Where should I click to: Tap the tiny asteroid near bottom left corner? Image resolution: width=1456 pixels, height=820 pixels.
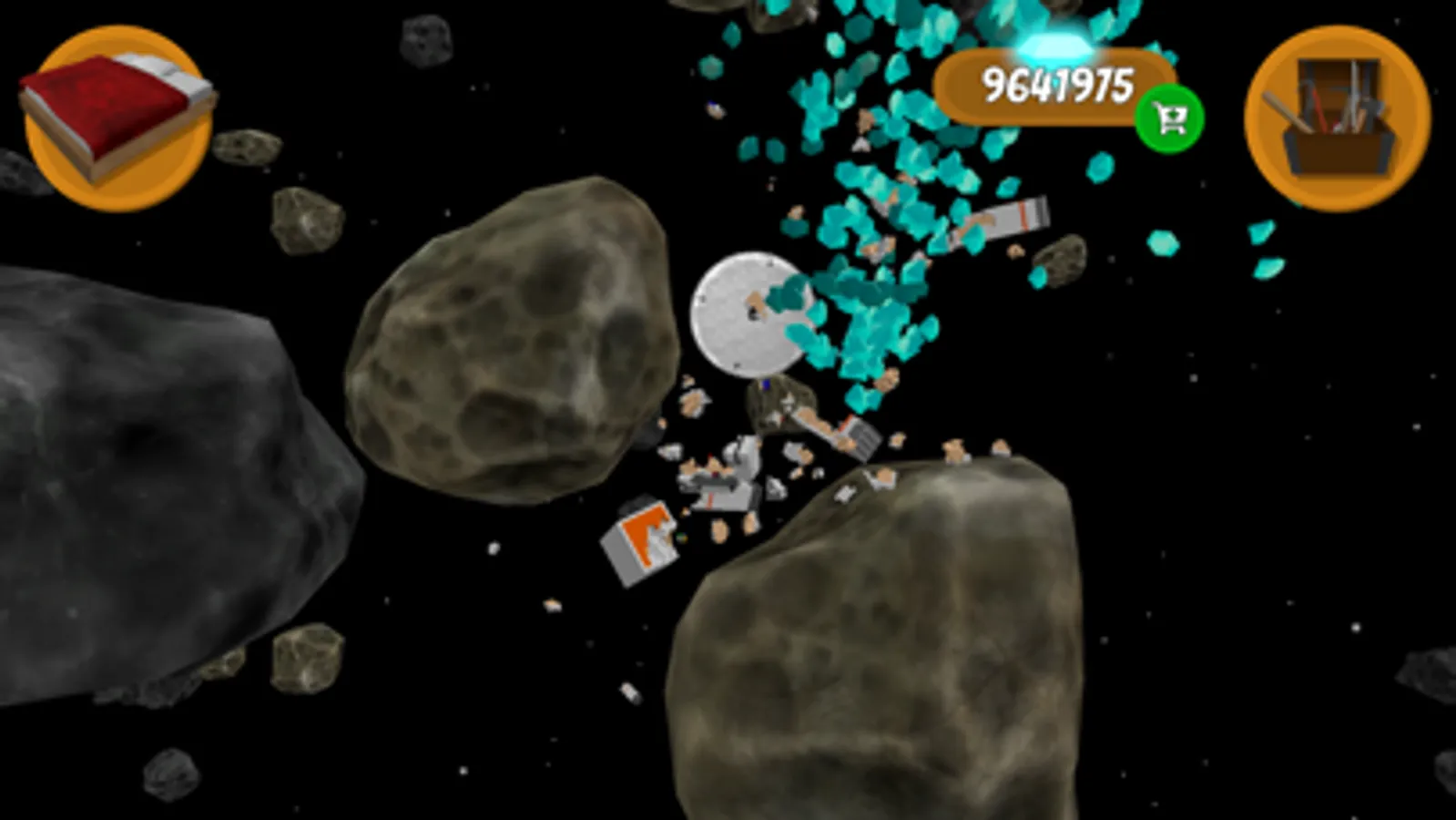coord(173,774)
